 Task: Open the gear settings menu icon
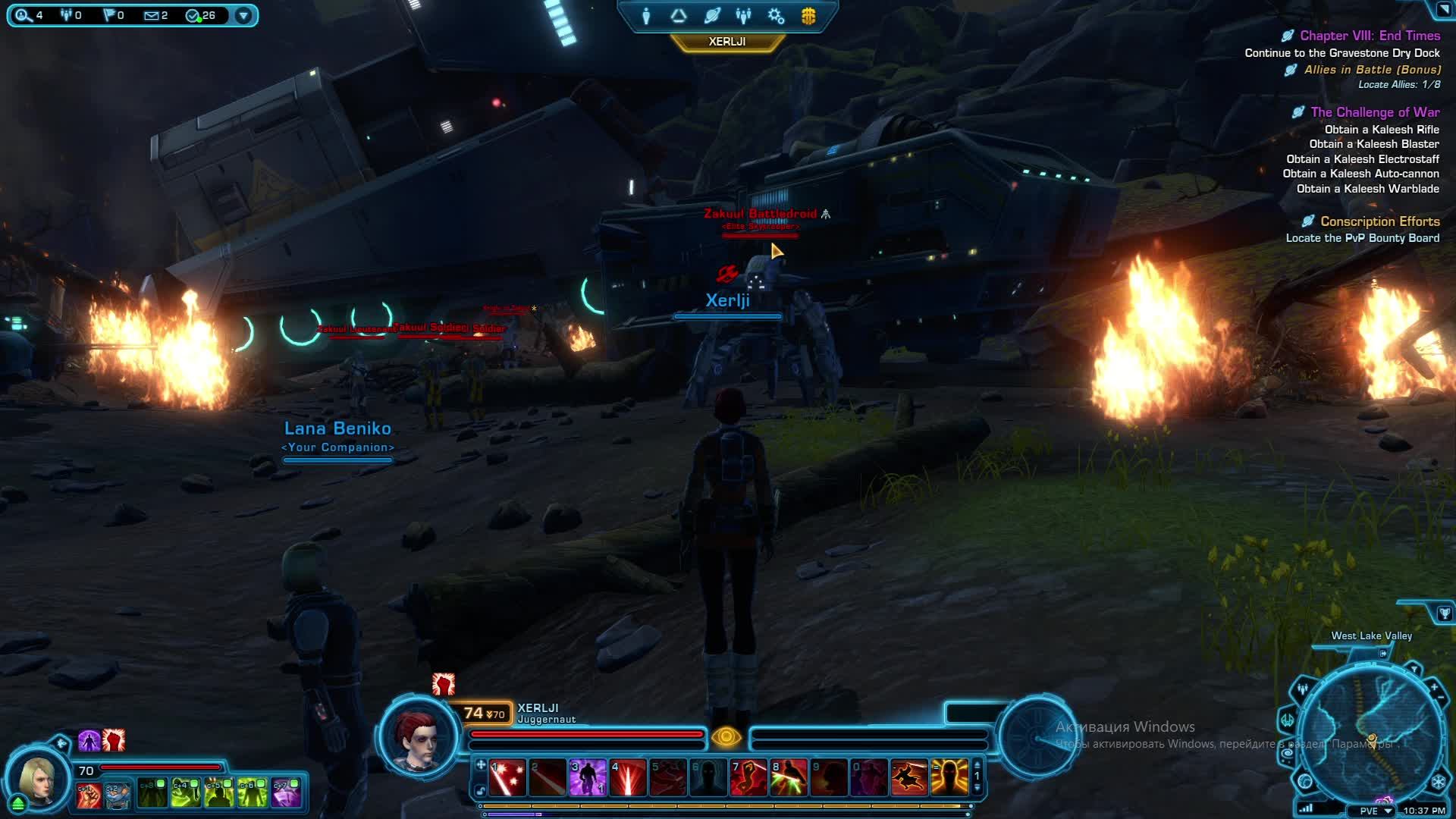[776, 16]
